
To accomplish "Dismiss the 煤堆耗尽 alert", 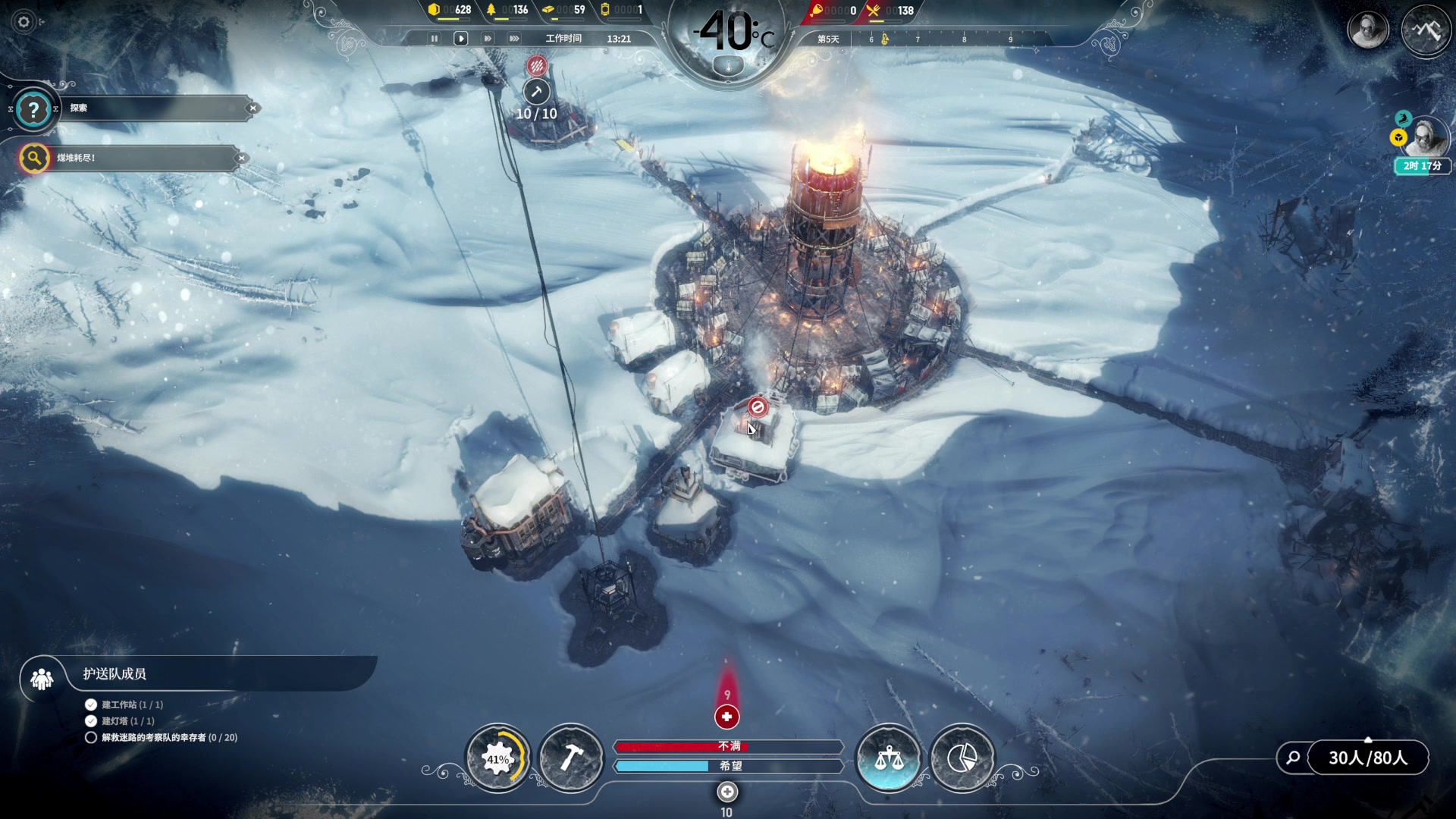I will point(241,158).
